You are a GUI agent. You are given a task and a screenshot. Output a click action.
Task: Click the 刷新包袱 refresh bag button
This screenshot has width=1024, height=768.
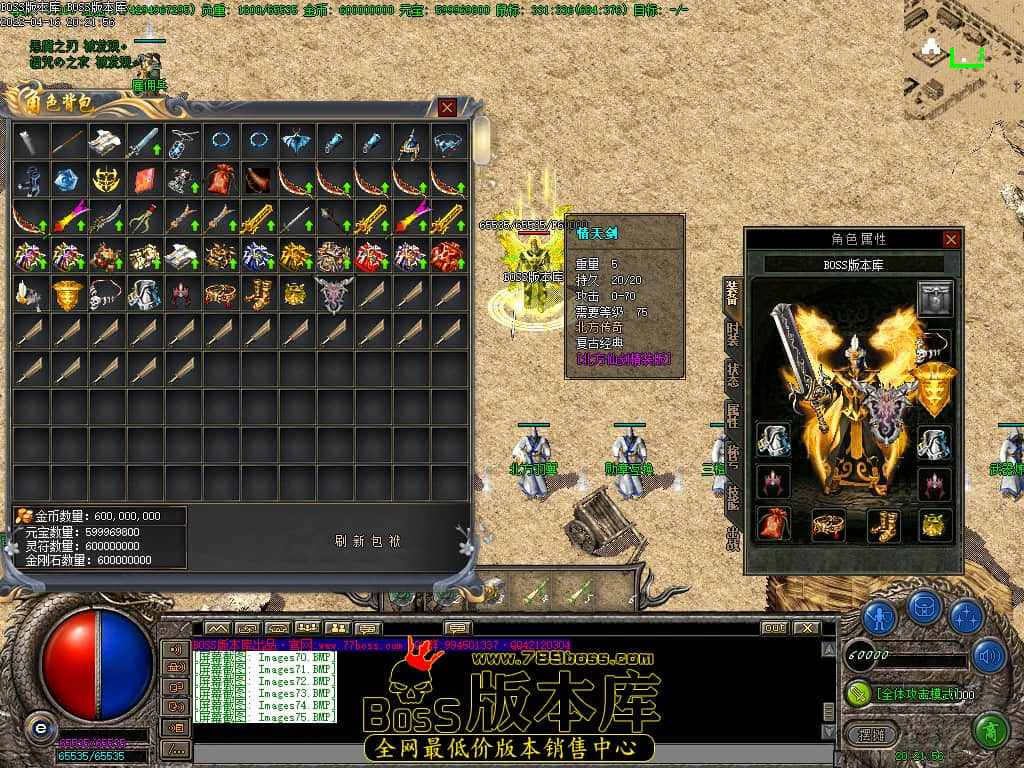tap(368, 541)
